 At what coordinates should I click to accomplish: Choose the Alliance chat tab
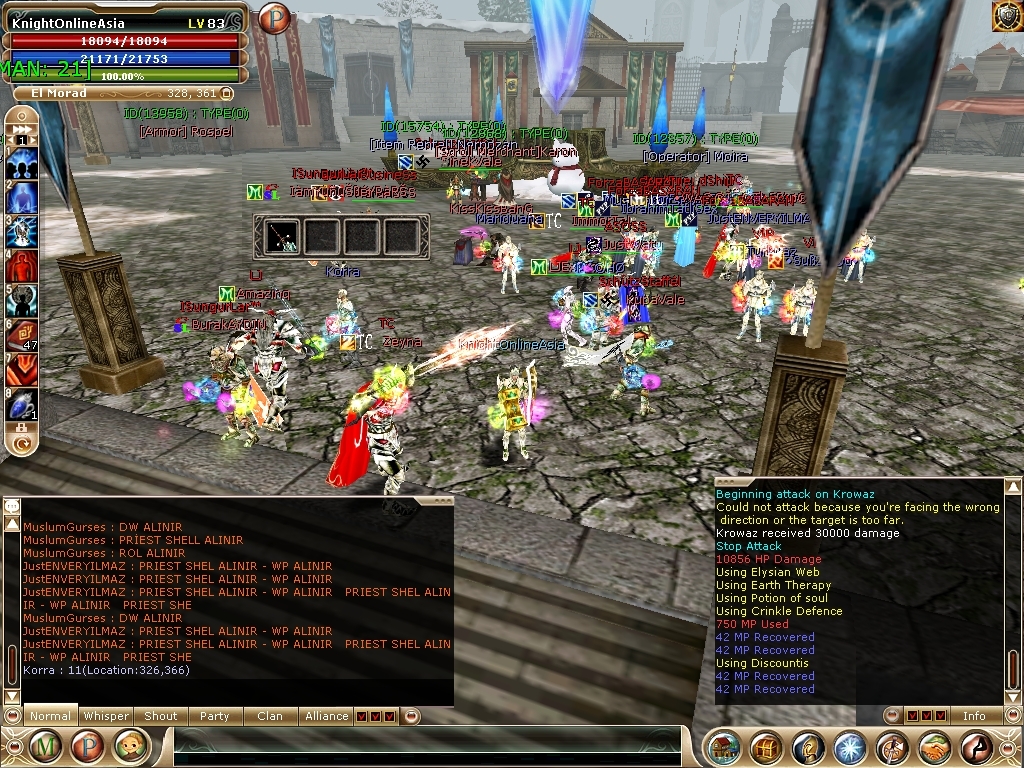click(x=327, y=716)
